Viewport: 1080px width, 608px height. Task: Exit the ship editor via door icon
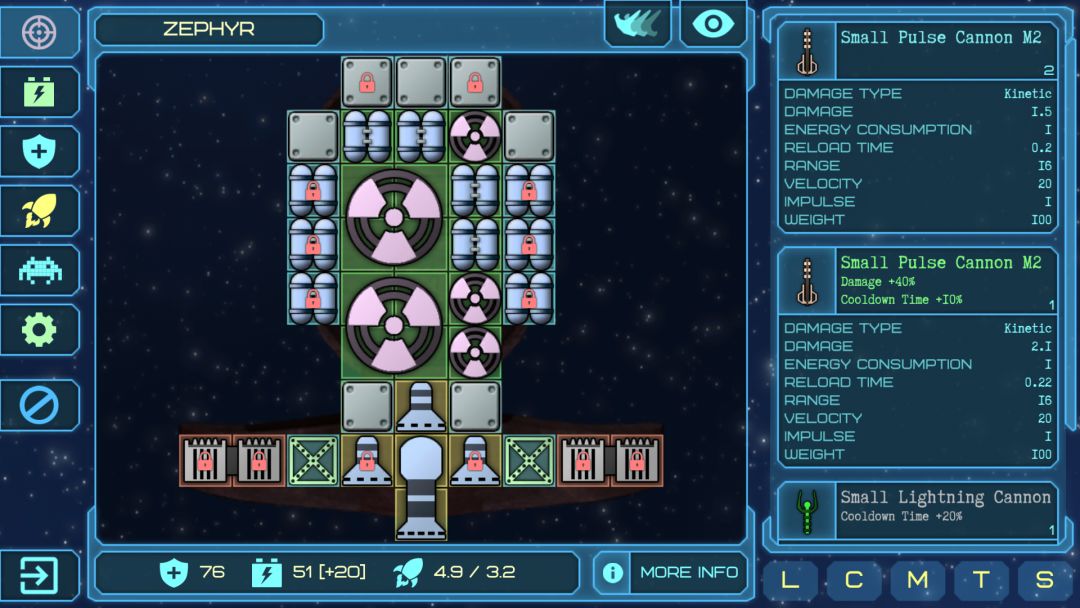[39, 576]
